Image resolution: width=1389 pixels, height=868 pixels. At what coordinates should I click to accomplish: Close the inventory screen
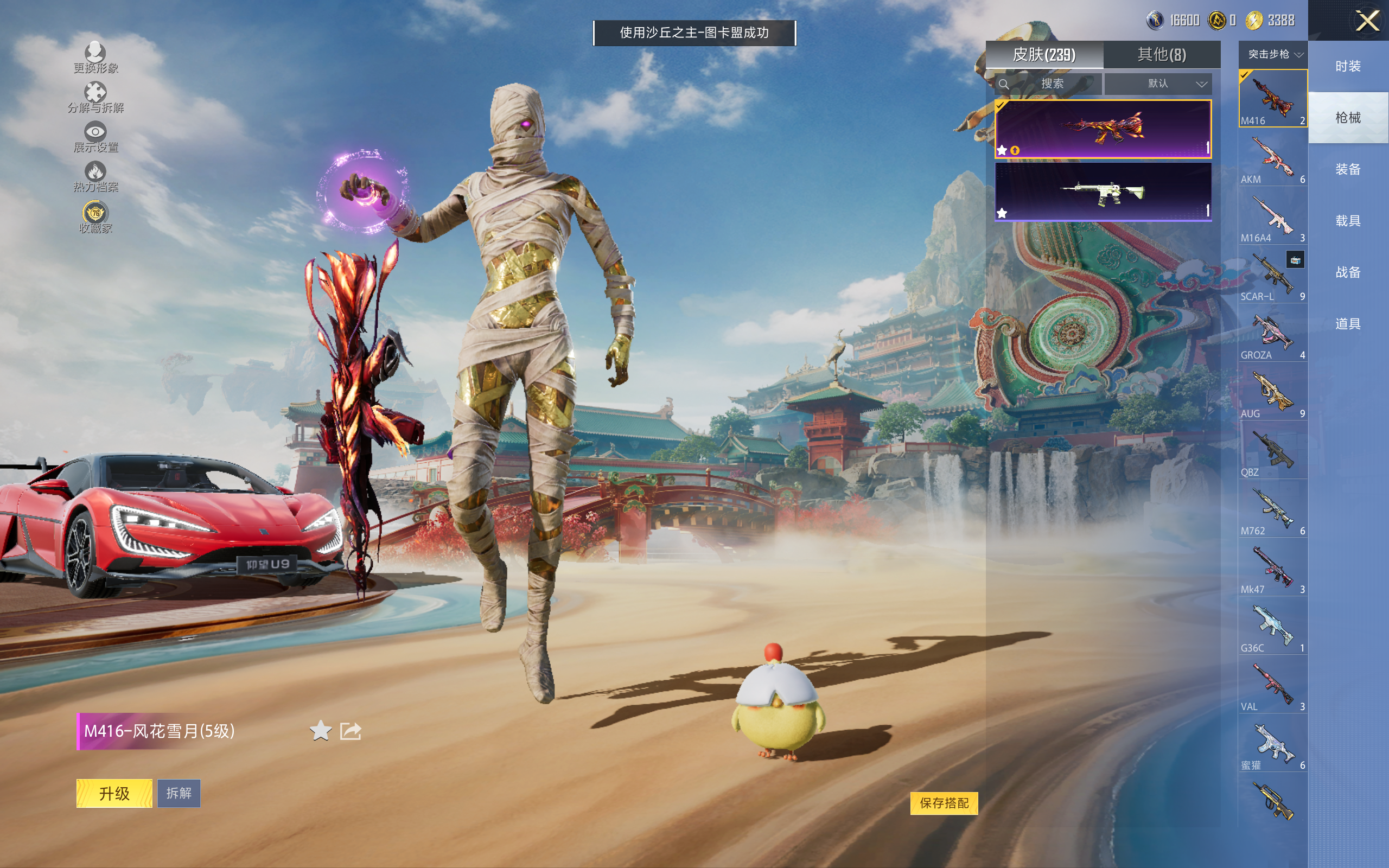coord(1367,22)
